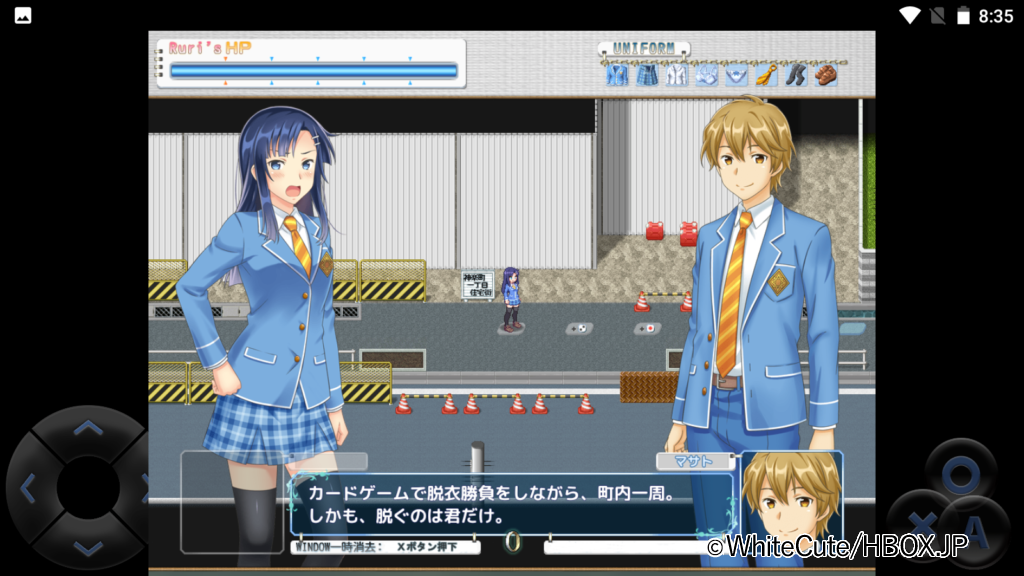Select the yellow necktie uniform icon
Viewport: 1024px width, 576px height.
(x=766, y=75)
